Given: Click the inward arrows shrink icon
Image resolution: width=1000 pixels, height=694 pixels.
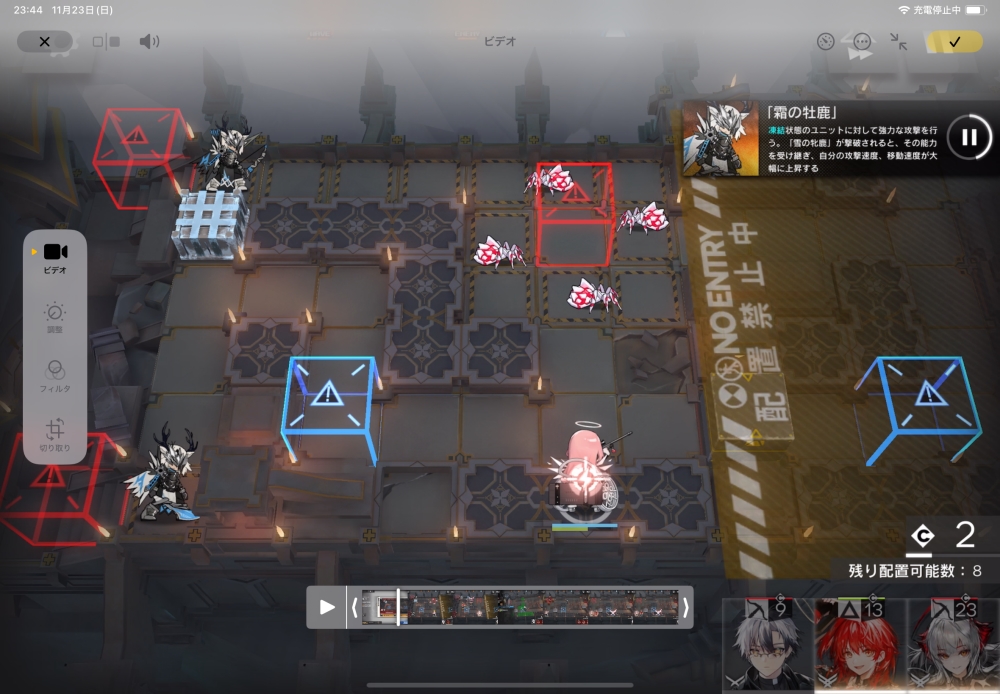Looking at the screenshot, I should [x=899, y=42].
